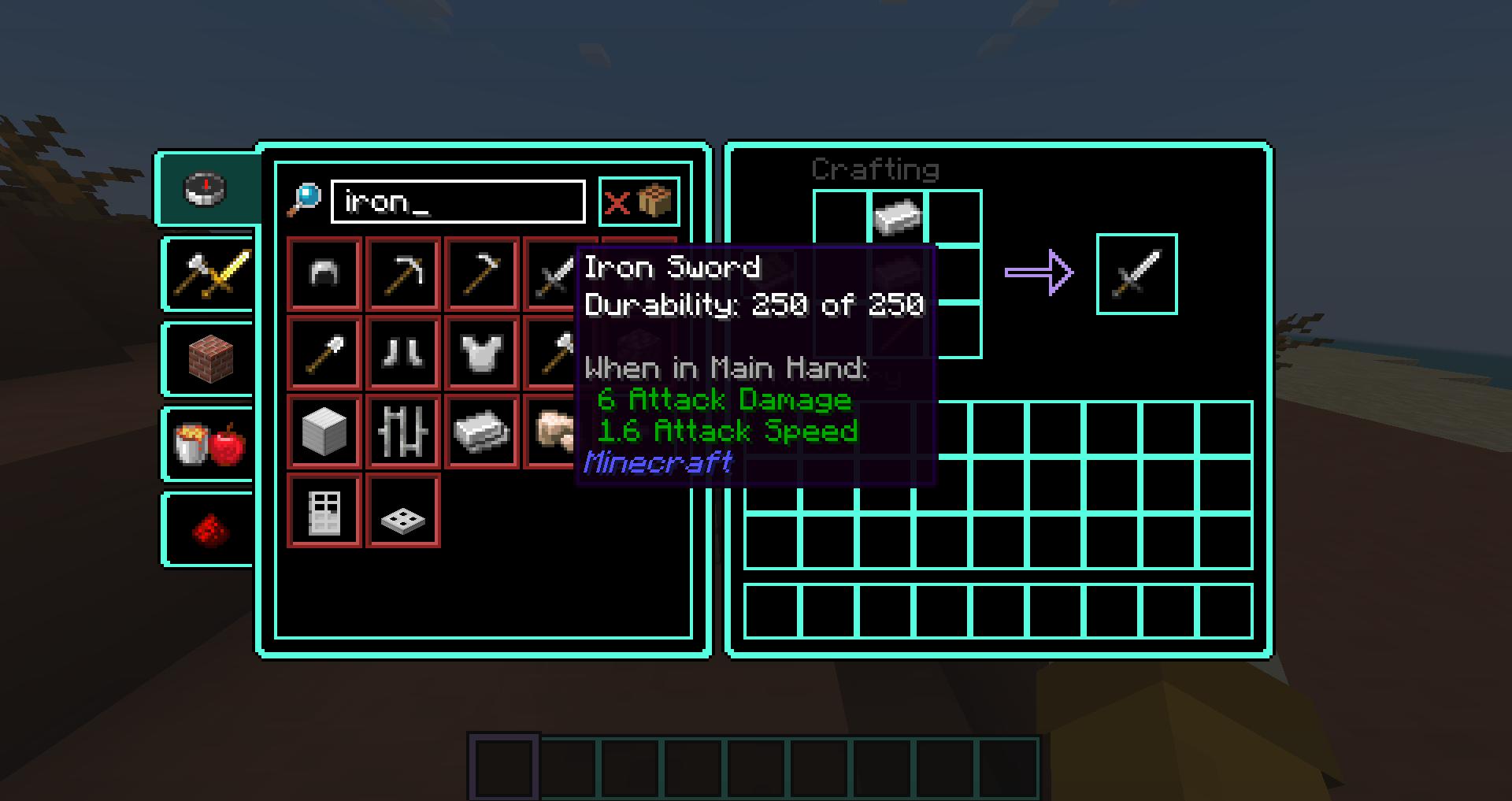
Task: Click the red X to clear the search
Action: pos(619,202)
